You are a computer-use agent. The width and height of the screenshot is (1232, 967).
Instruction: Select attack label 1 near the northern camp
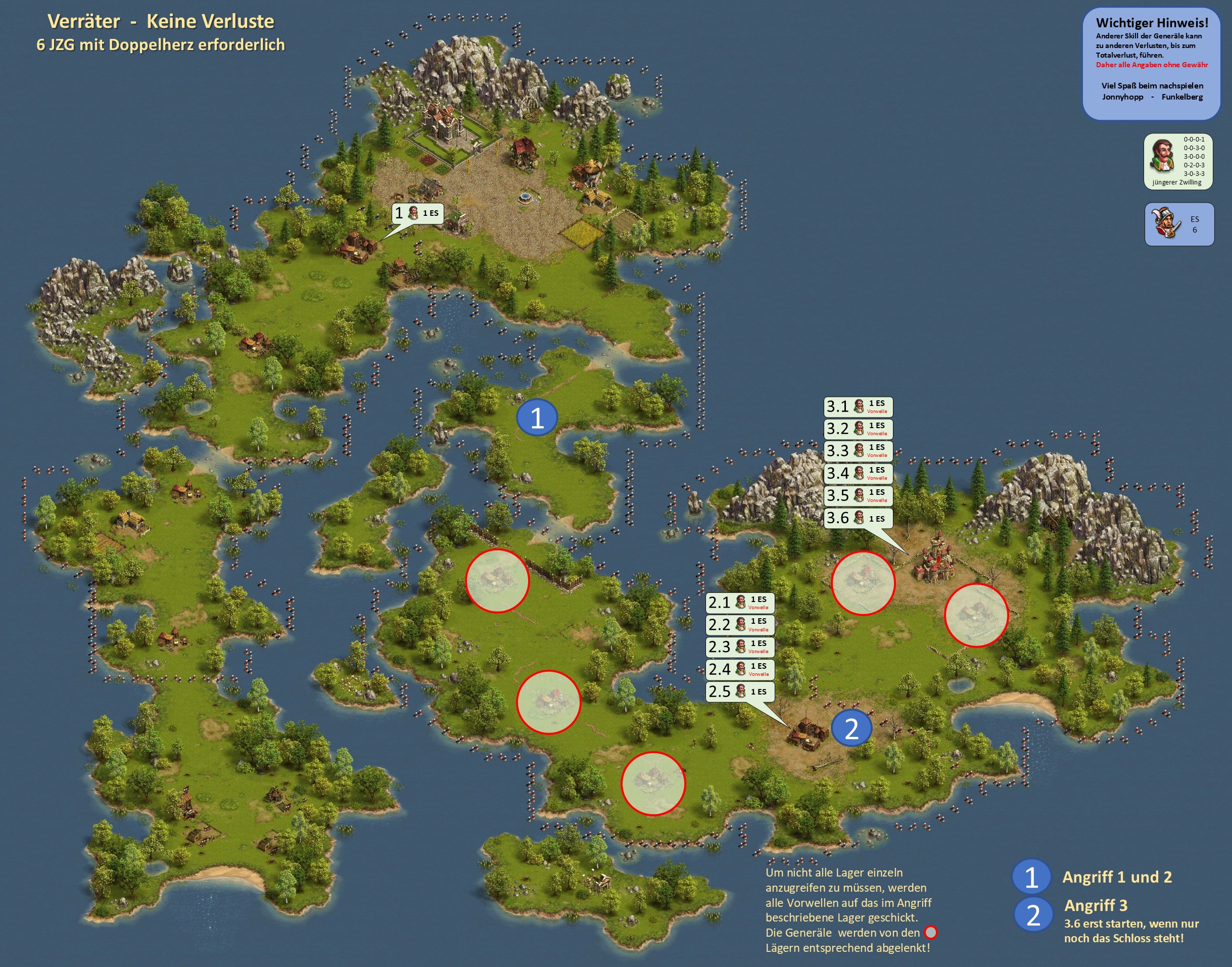[x=417, y=213]
